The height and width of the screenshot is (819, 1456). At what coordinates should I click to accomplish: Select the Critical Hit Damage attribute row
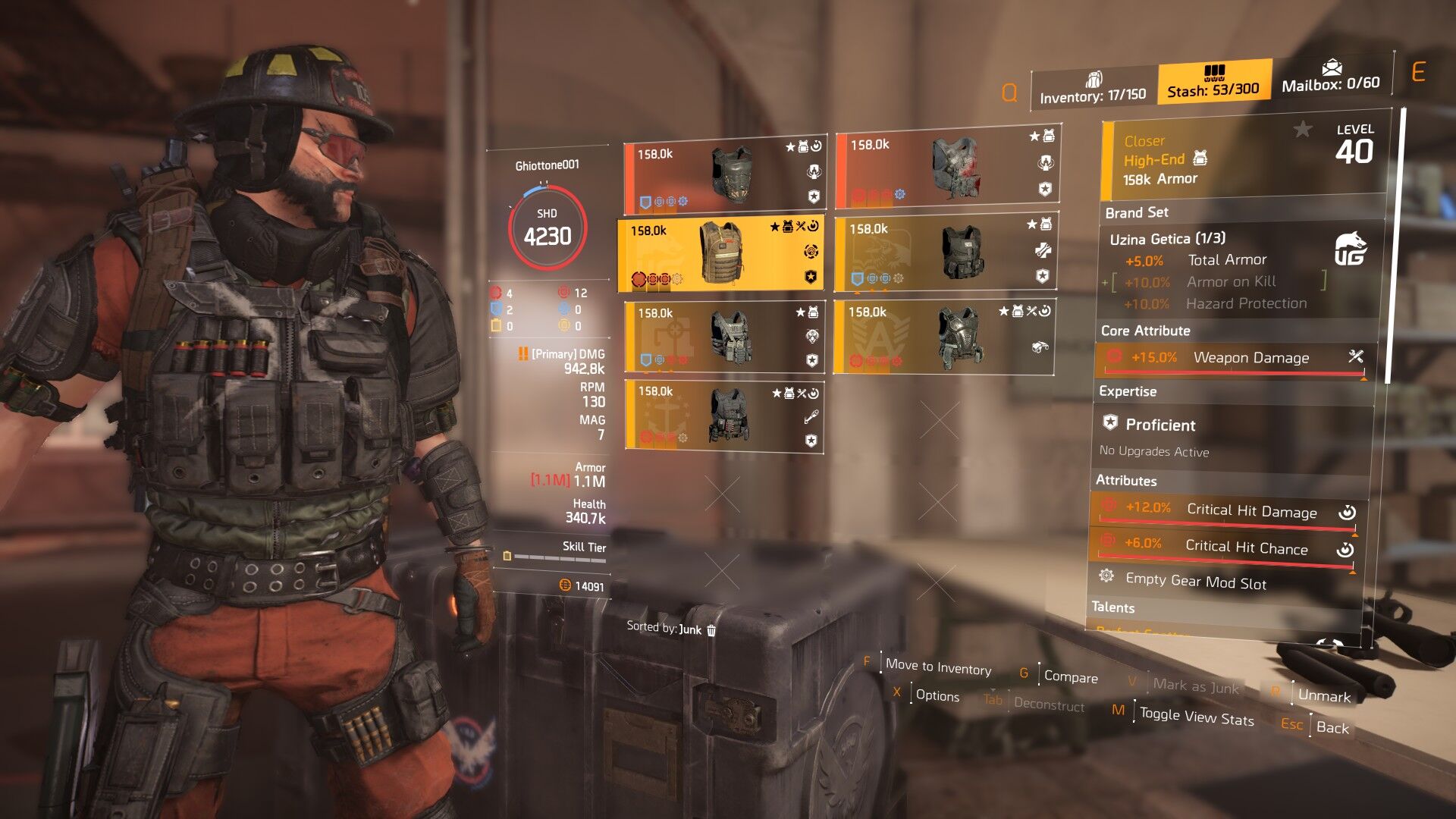(1228, 511)
